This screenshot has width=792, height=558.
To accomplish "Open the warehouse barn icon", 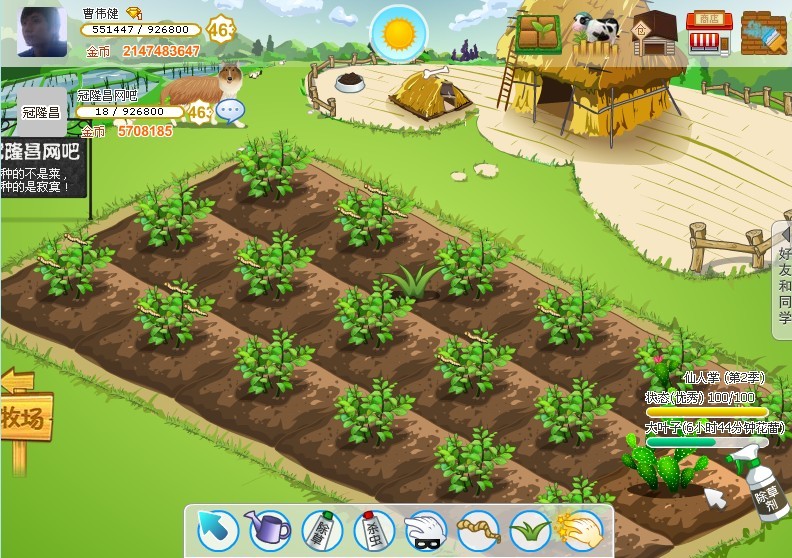I will 655,33.
